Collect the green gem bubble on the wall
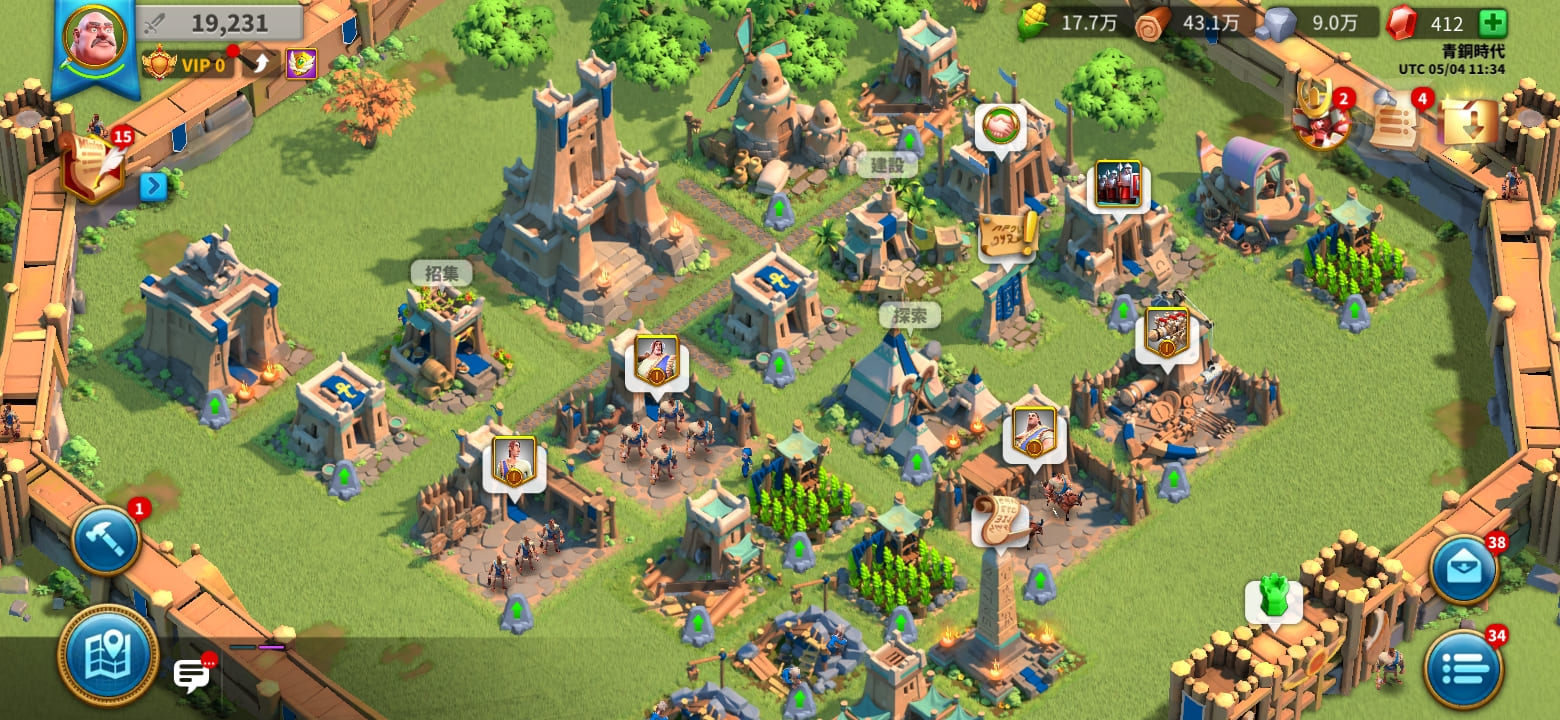 pos(1272,599)
